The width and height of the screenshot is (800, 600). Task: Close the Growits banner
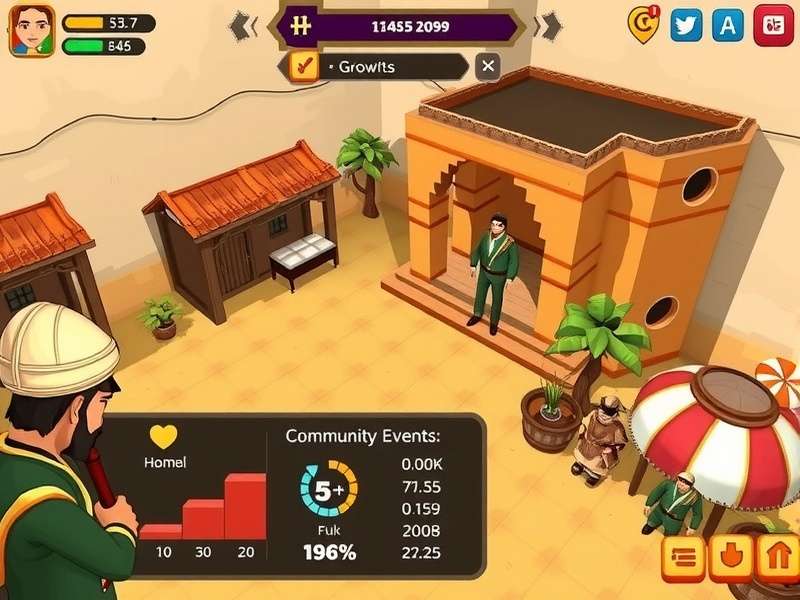tap(487, 67)
